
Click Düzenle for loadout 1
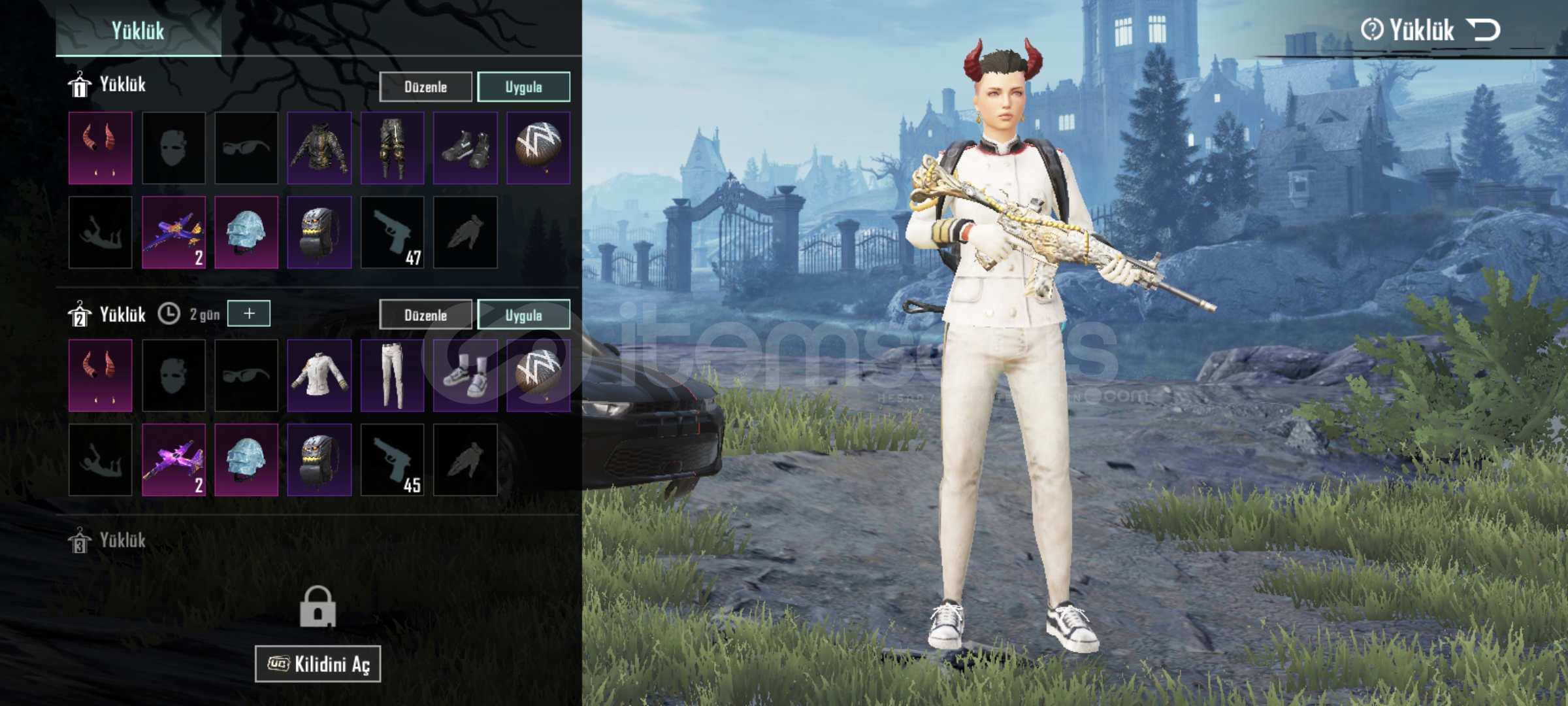tap(425, 87)
